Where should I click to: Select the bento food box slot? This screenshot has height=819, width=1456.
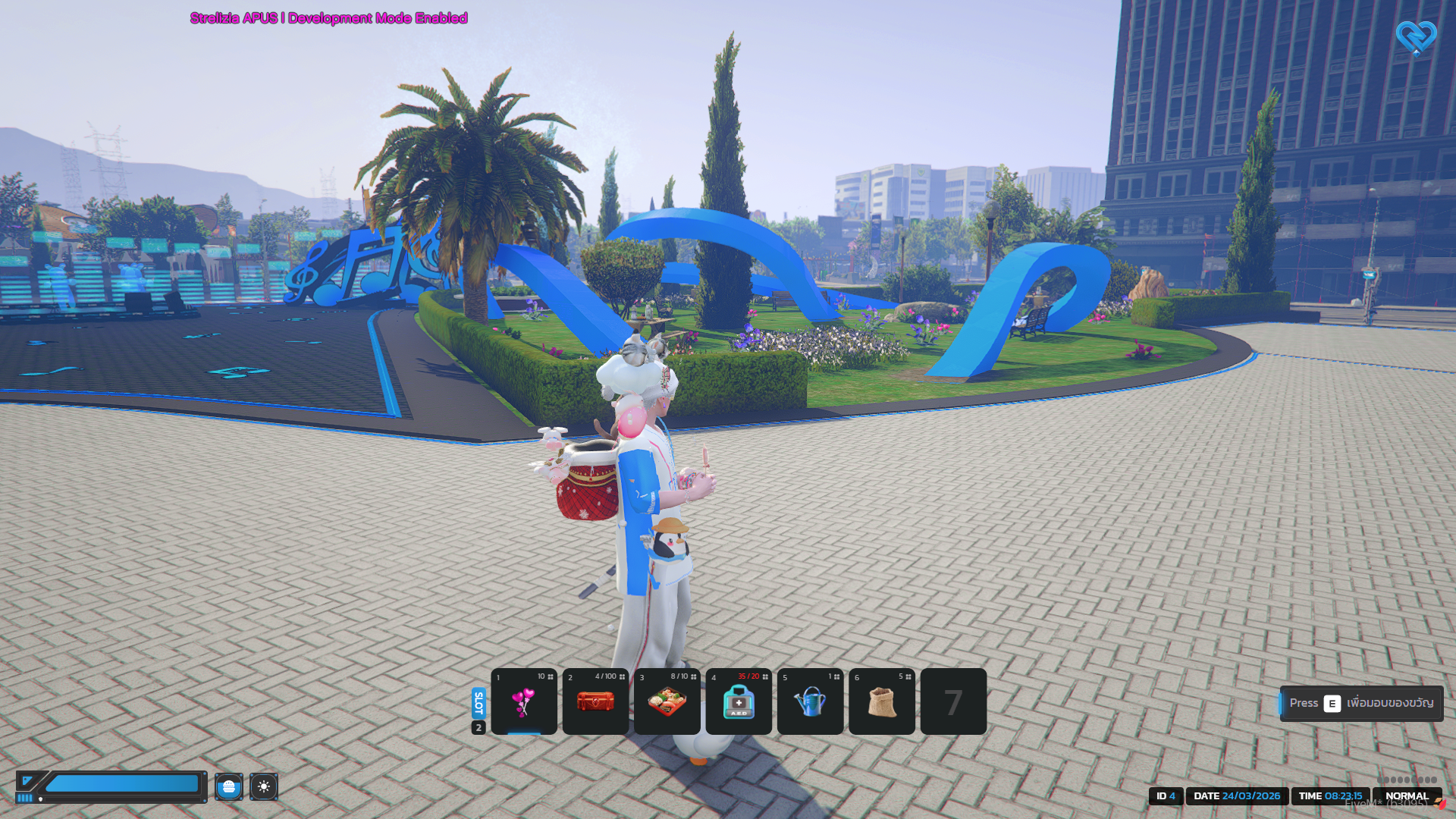click(667, 701)
